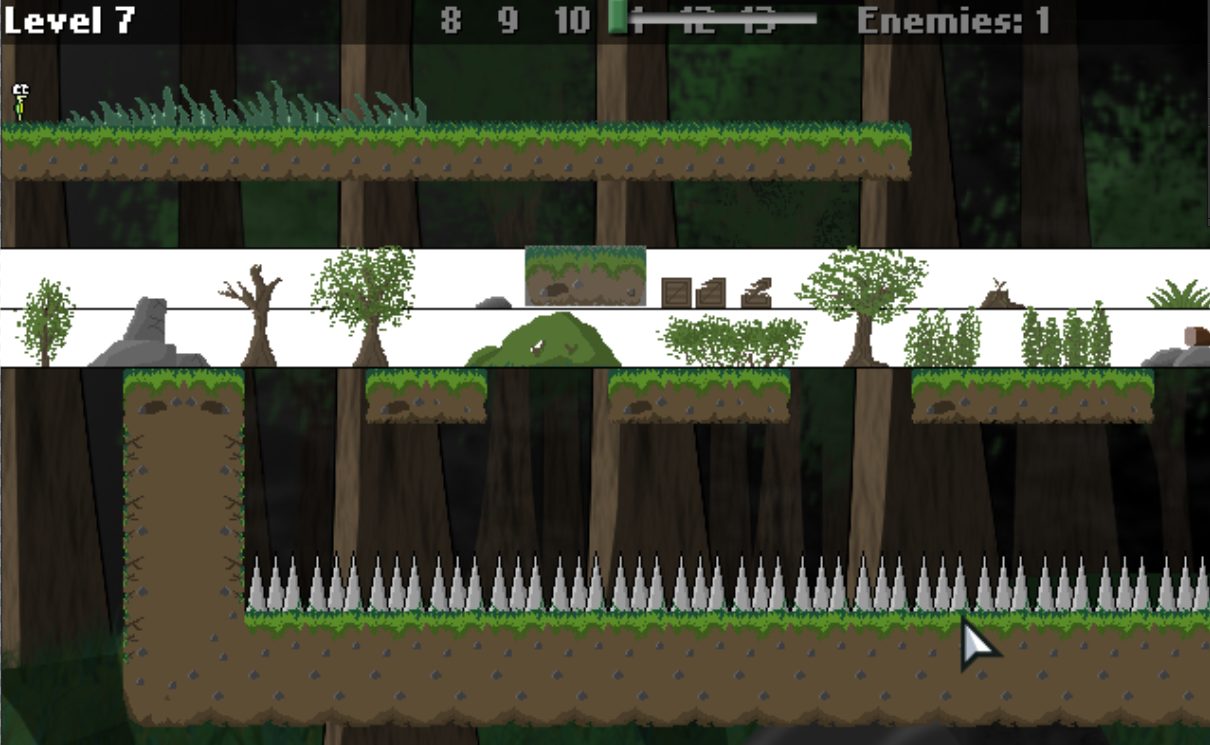Image resolution: width=1210 pixels, height=745 pixels.
Task: Select the grass-topped dirt block tile
Action: coord(585,276)
